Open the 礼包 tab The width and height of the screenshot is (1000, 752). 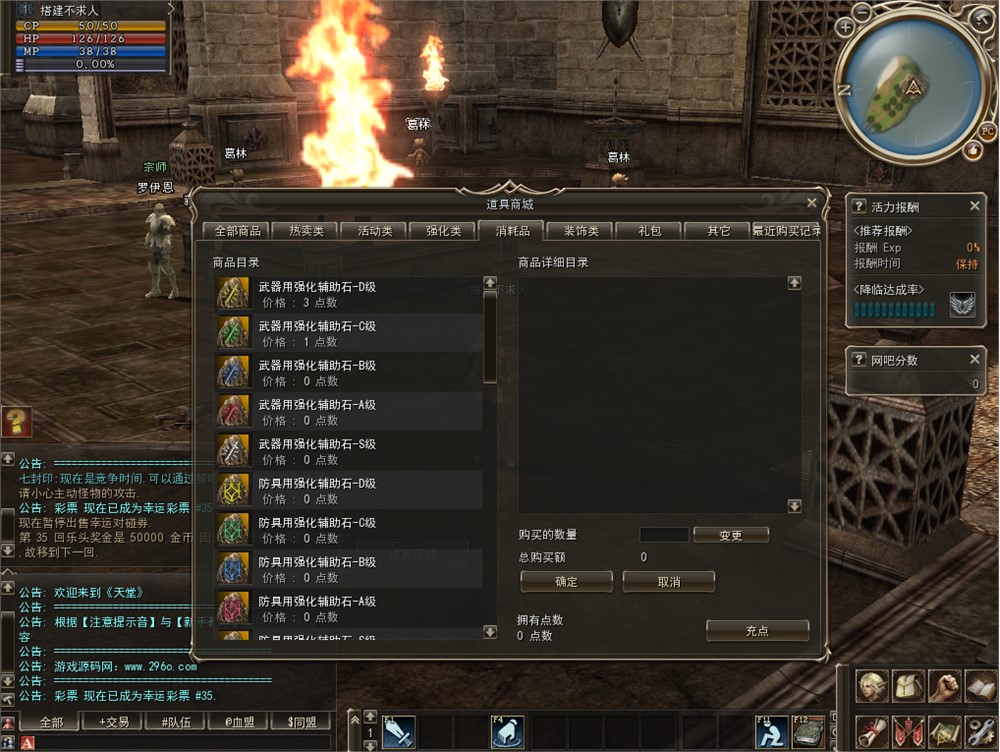pyautogui.click(x=649, y=231)
